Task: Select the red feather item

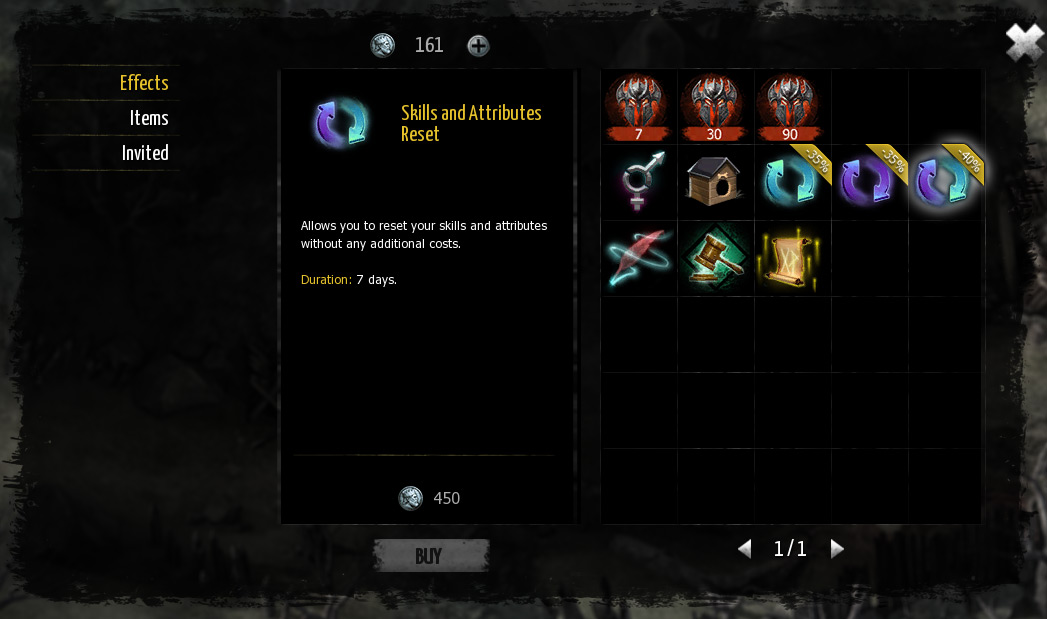Action: tap(638, 258)
